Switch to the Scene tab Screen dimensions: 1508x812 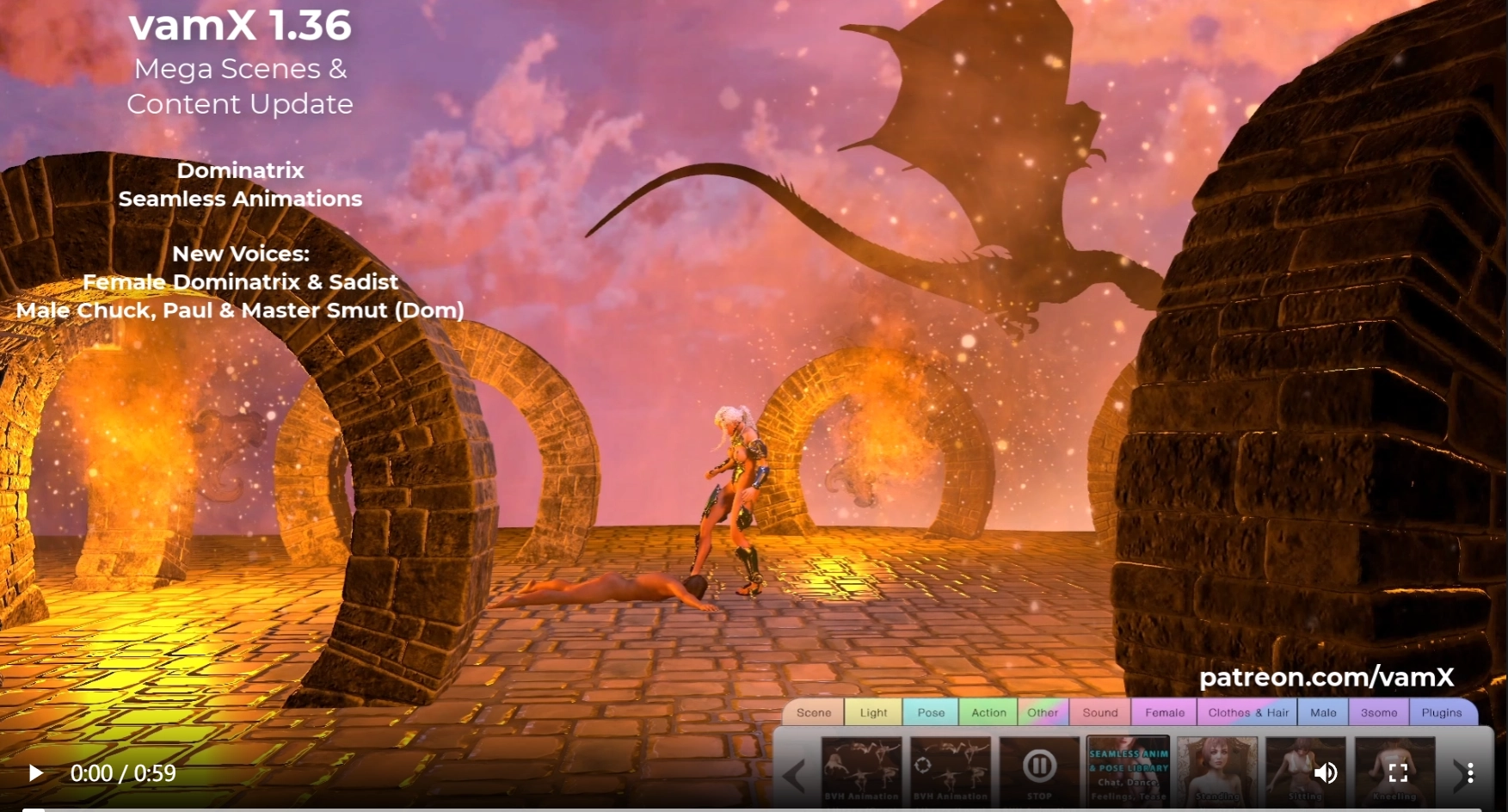[813, 712]
